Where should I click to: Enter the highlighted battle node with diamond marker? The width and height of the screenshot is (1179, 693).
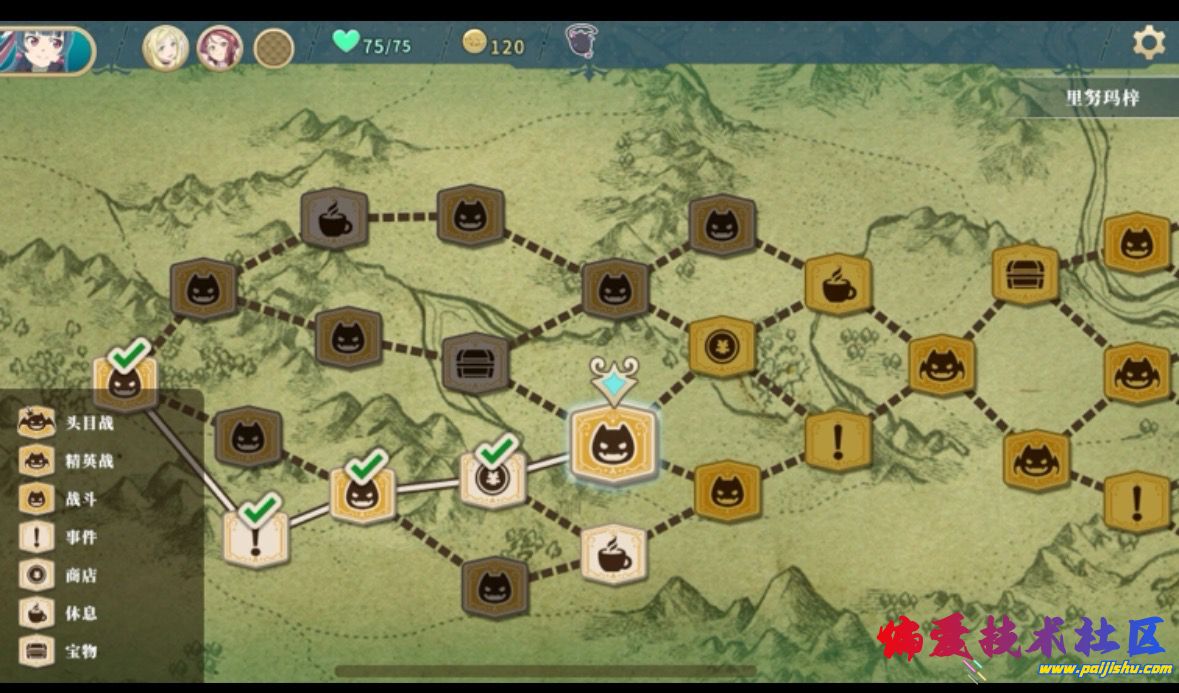click(x=612, y=444)
